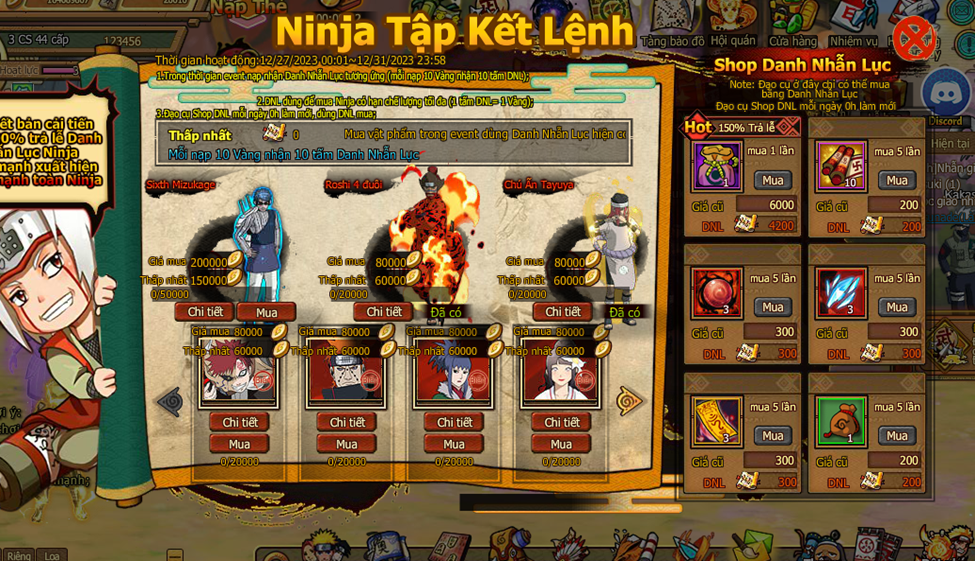Show Chi tiết for Chú Ấn Tayuya
The image size is (975, 561).
click(562, 312)
